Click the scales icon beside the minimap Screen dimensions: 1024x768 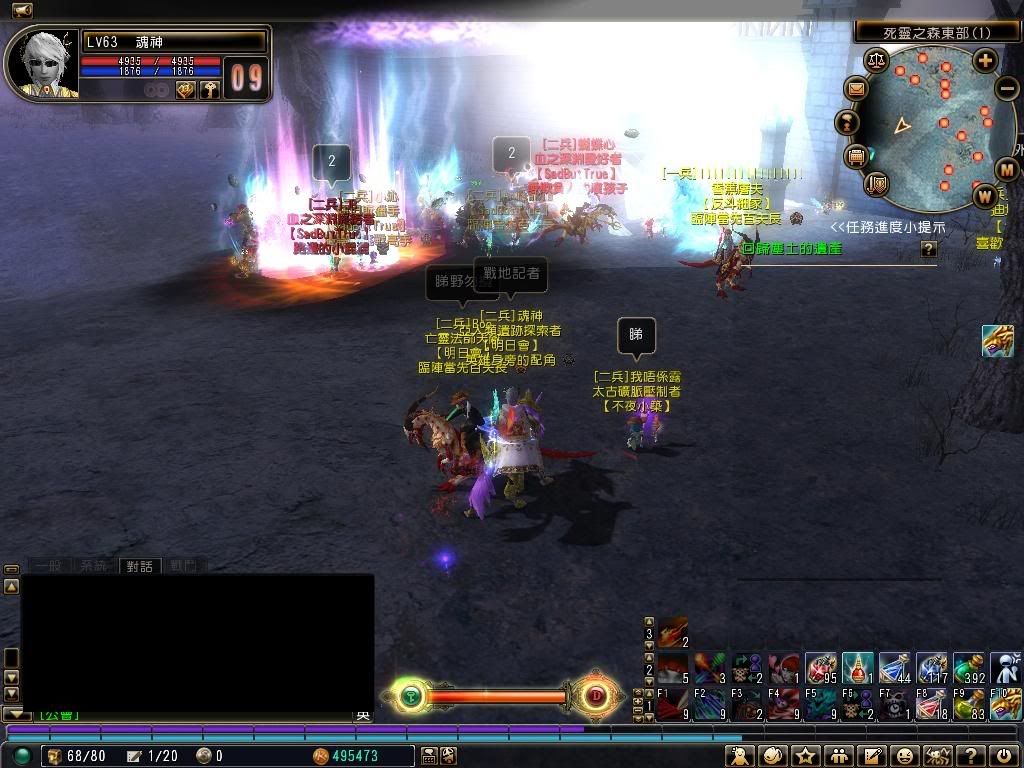point(877,60)
